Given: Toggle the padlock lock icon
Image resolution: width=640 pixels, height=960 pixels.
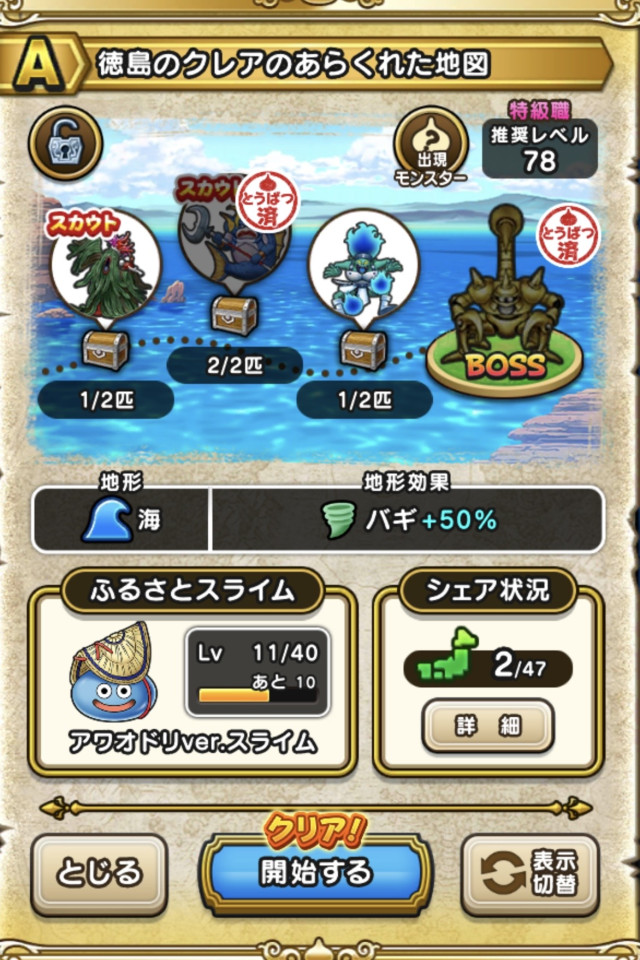Looking at the screenshot, I should tap(66, 141).
